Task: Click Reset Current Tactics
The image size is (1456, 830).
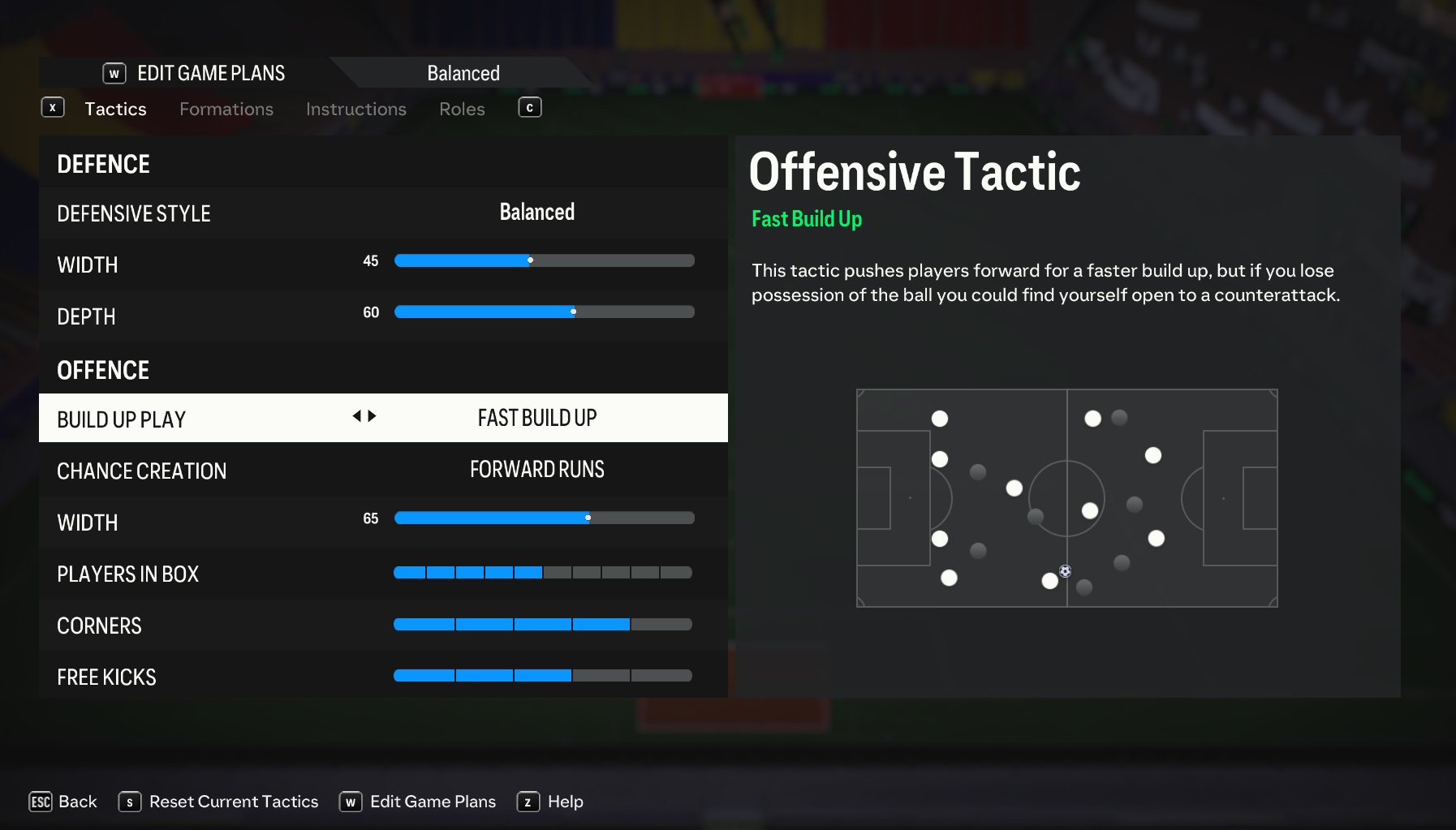Action: pyautogui.click(x=234, y=801)
